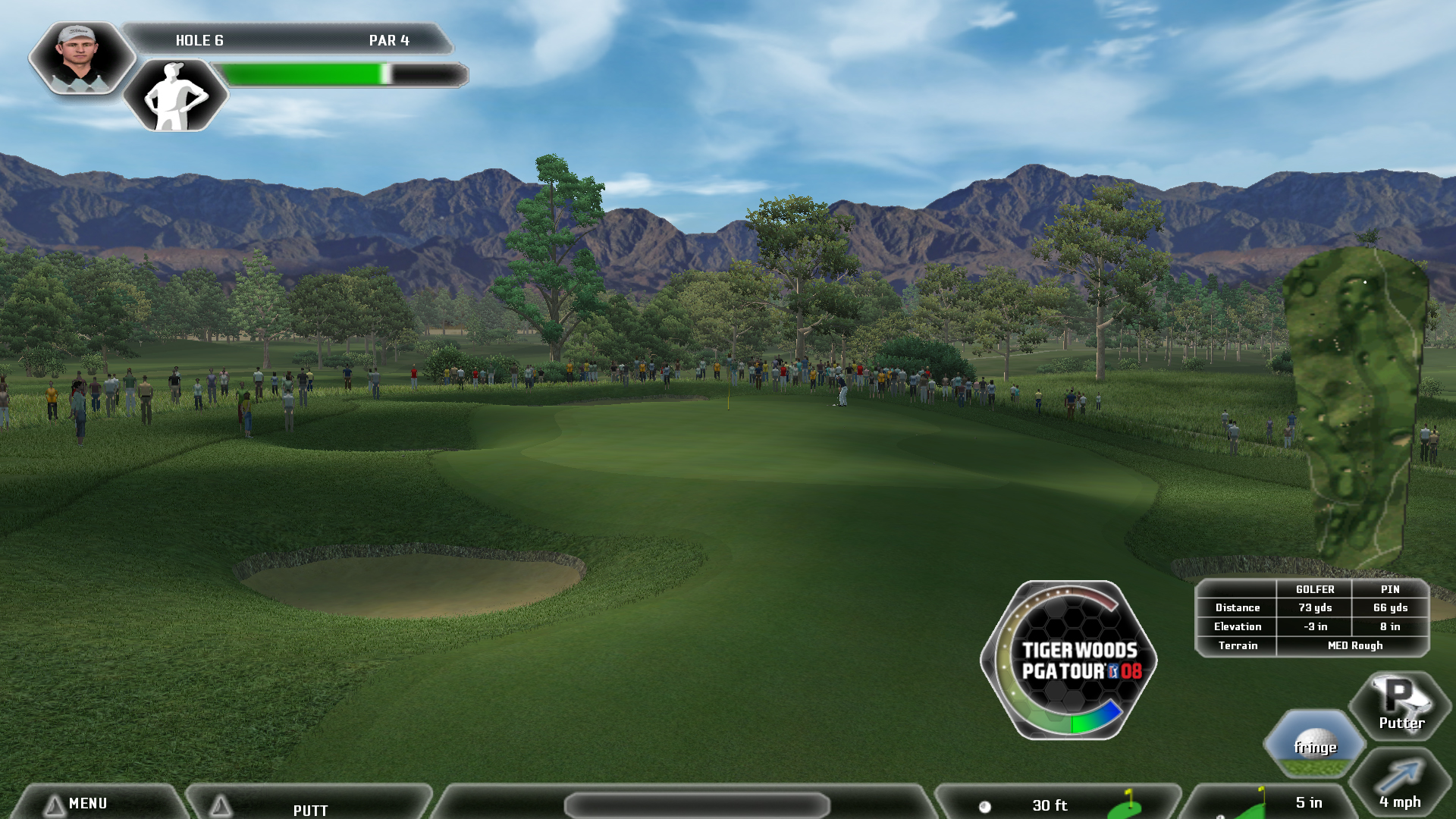Select the white golfer silhouette icon
This screenshot has width=1456, height=819.
[176, 96]
